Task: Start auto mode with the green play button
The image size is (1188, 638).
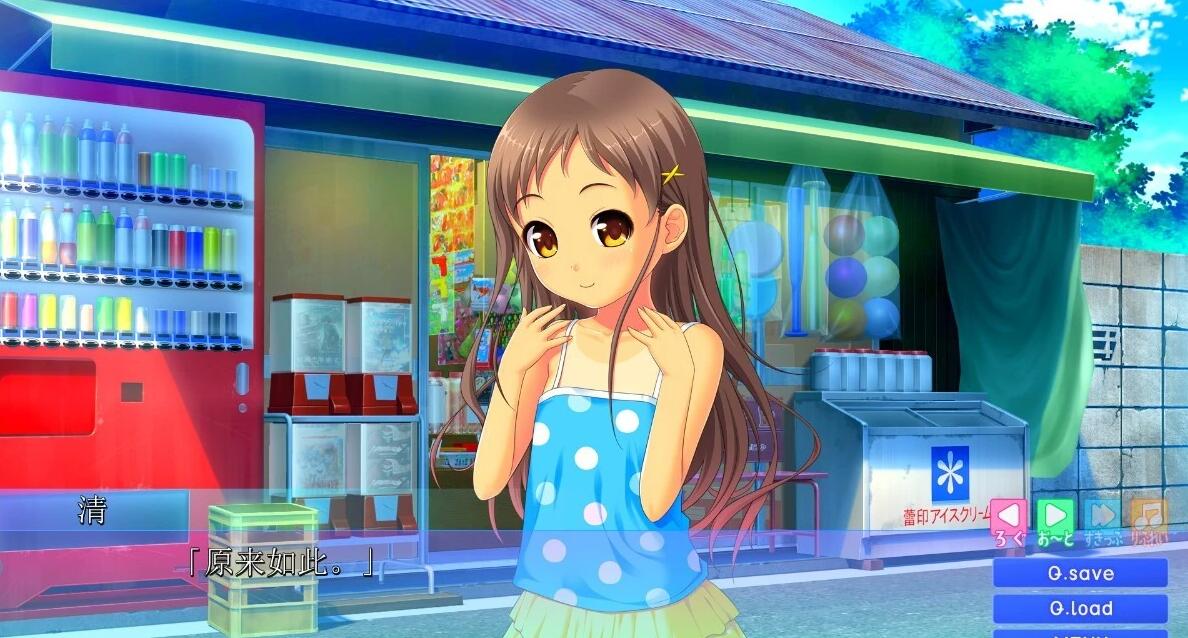Action: tap(1055, 516)
